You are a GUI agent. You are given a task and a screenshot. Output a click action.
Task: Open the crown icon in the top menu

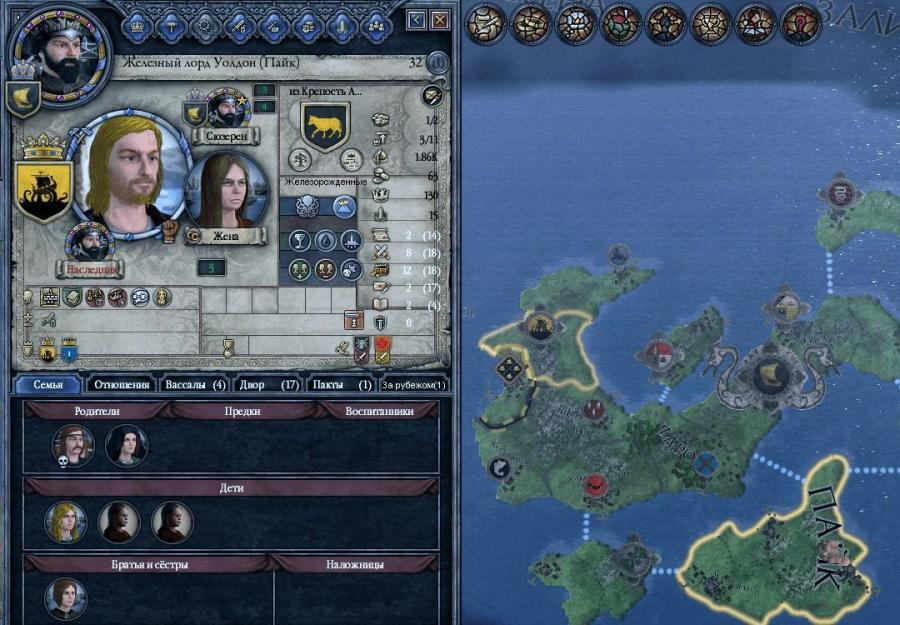point(138,22)
